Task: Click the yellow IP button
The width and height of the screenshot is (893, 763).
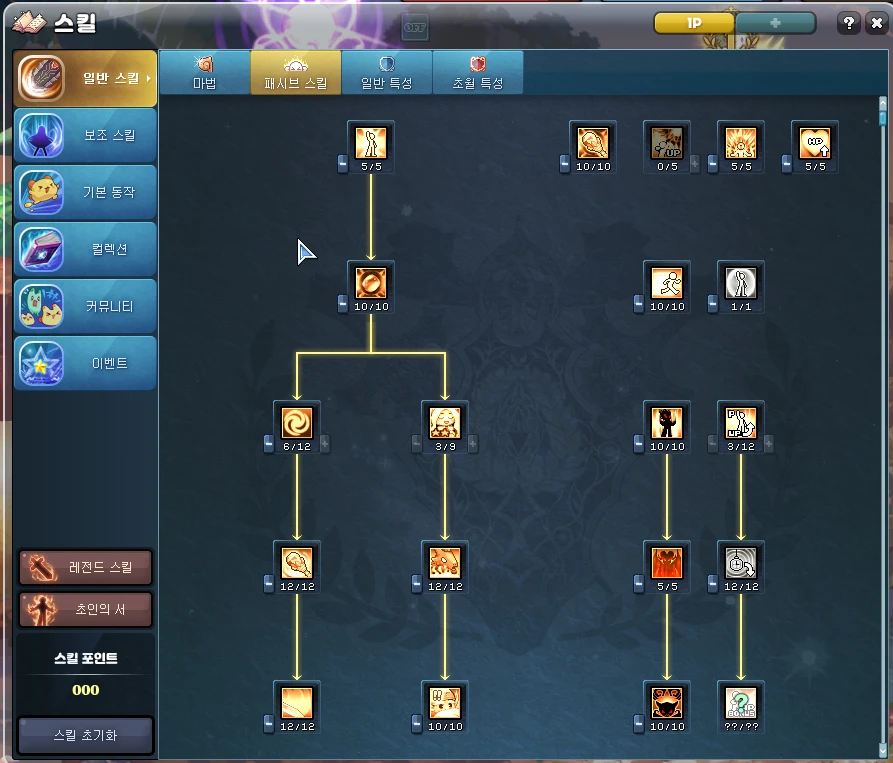Action: [x=694, y=23]
